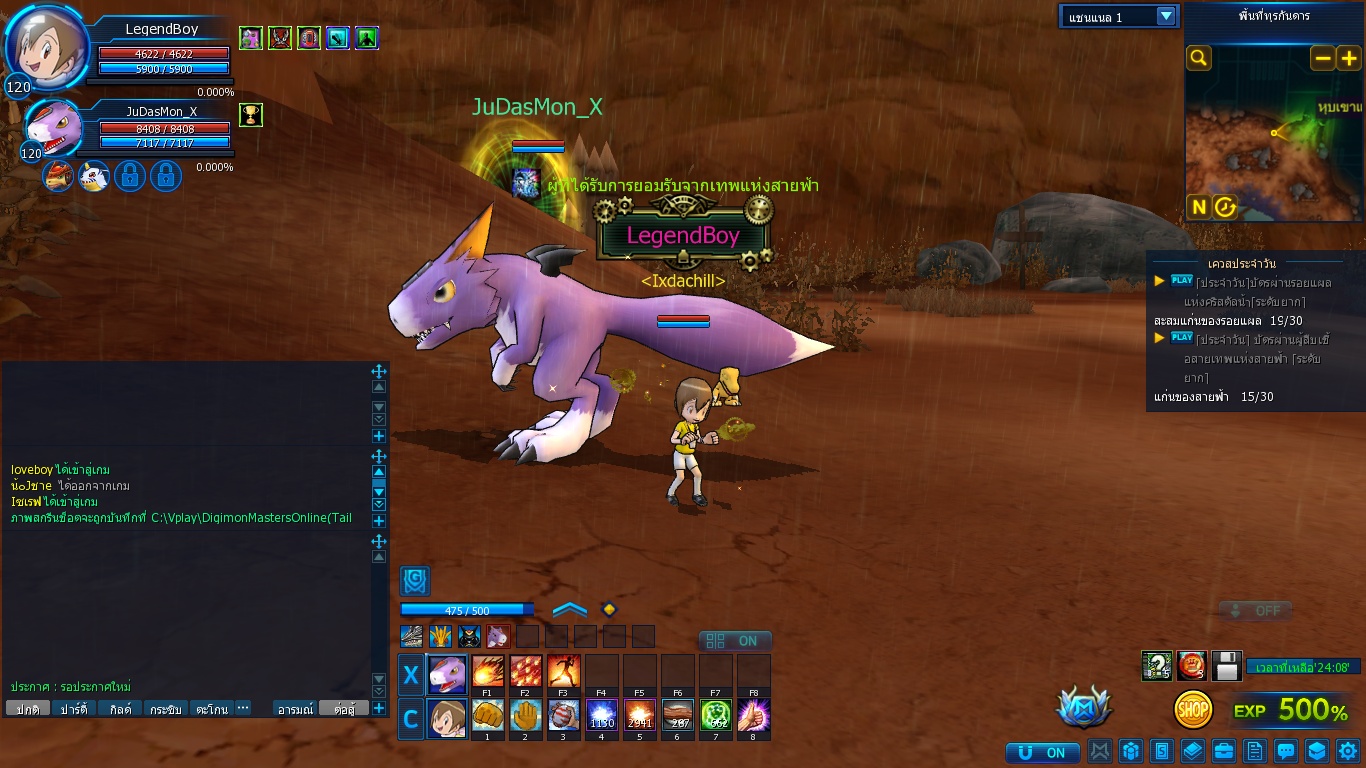This screenshot has height=768, width=1366.
Task: Use the green item in slot 7
Action: pyautogui.click(x=715, y=715)
